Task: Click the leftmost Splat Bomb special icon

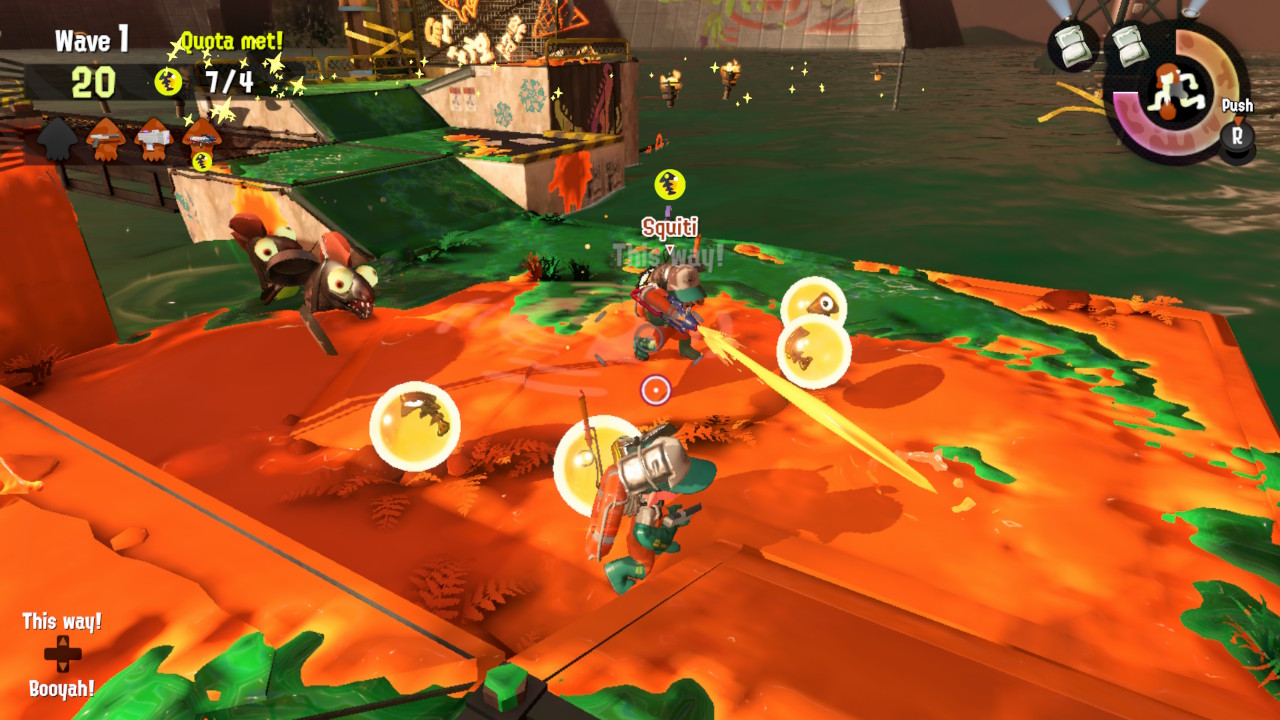Action: (x=1072, y=46)
